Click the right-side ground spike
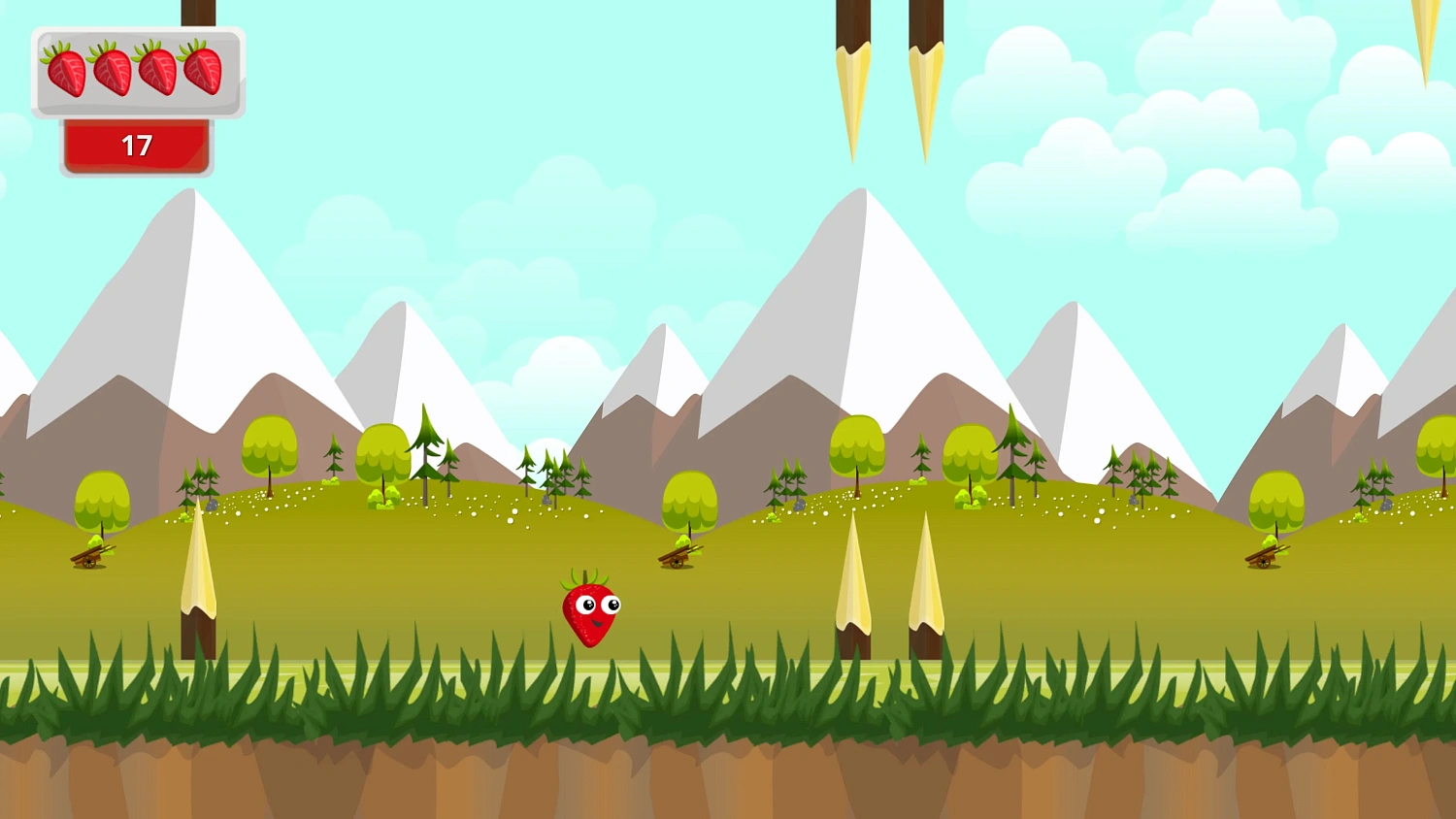Screen dimensions: 1456x819 927,582
